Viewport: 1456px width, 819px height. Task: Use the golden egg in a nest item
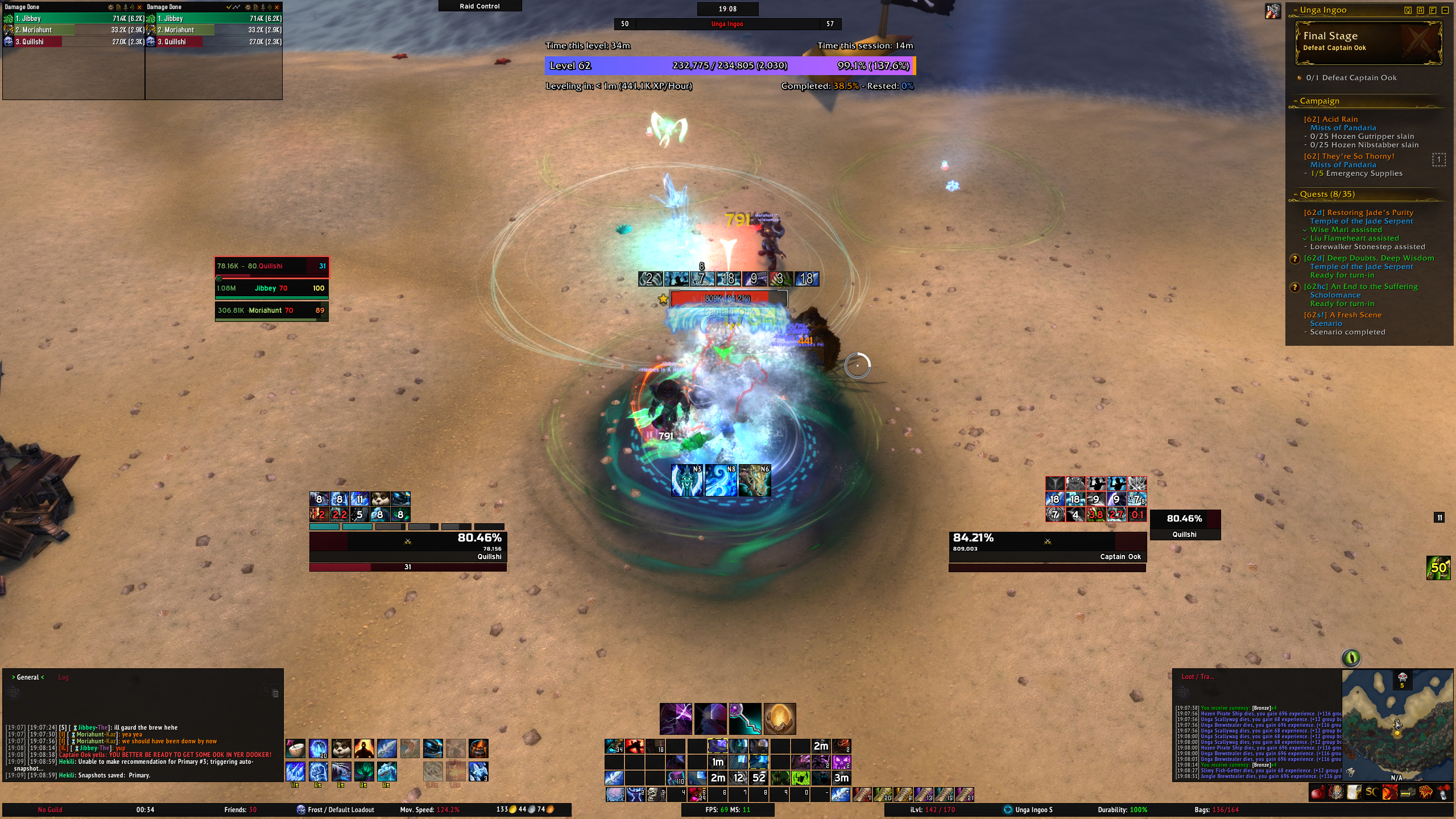click(779, 718)
